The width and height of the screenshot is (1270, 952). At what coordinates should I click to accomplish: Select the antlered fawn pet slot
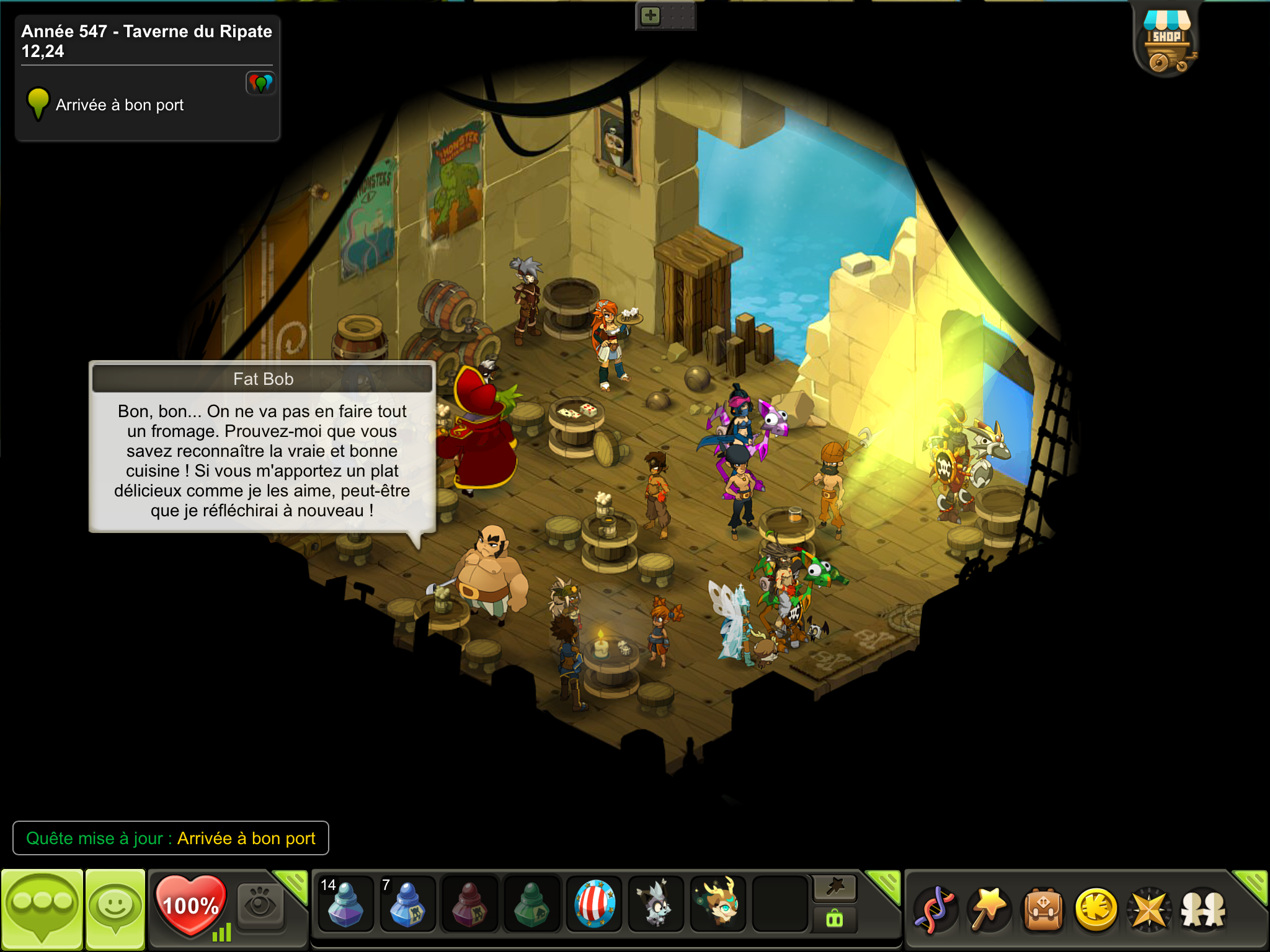pyautogui.click(x=718, y=904)
